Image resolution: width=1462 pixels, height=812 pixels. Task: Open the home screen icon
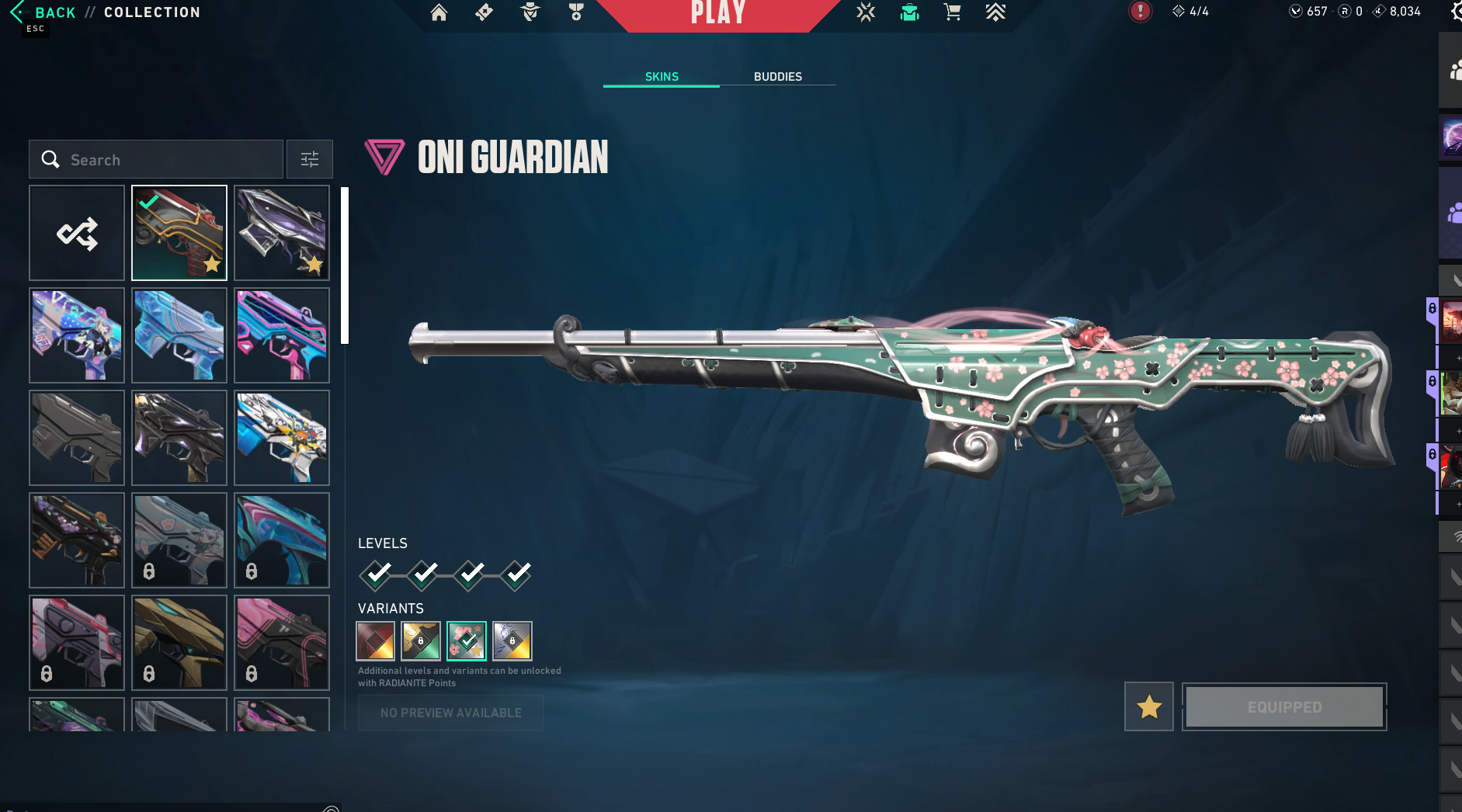point(439,12)
